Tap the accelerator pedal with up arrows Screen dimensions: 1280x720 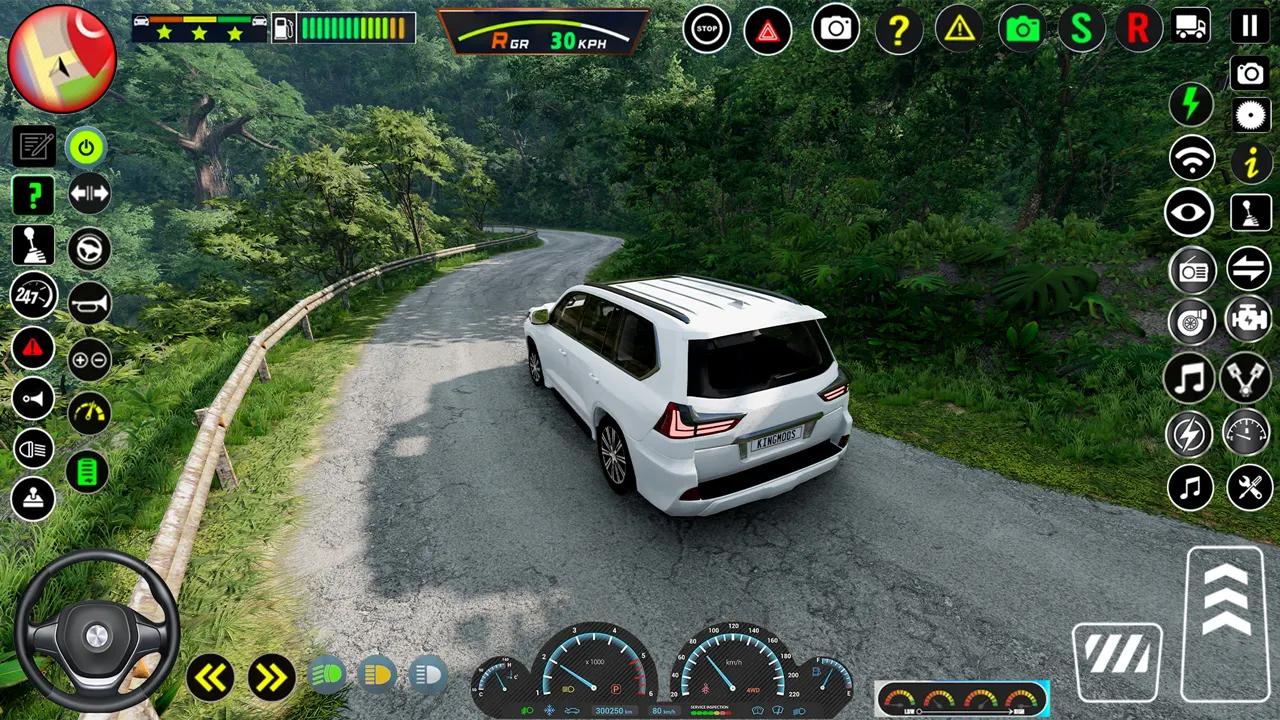point(1226,624)
